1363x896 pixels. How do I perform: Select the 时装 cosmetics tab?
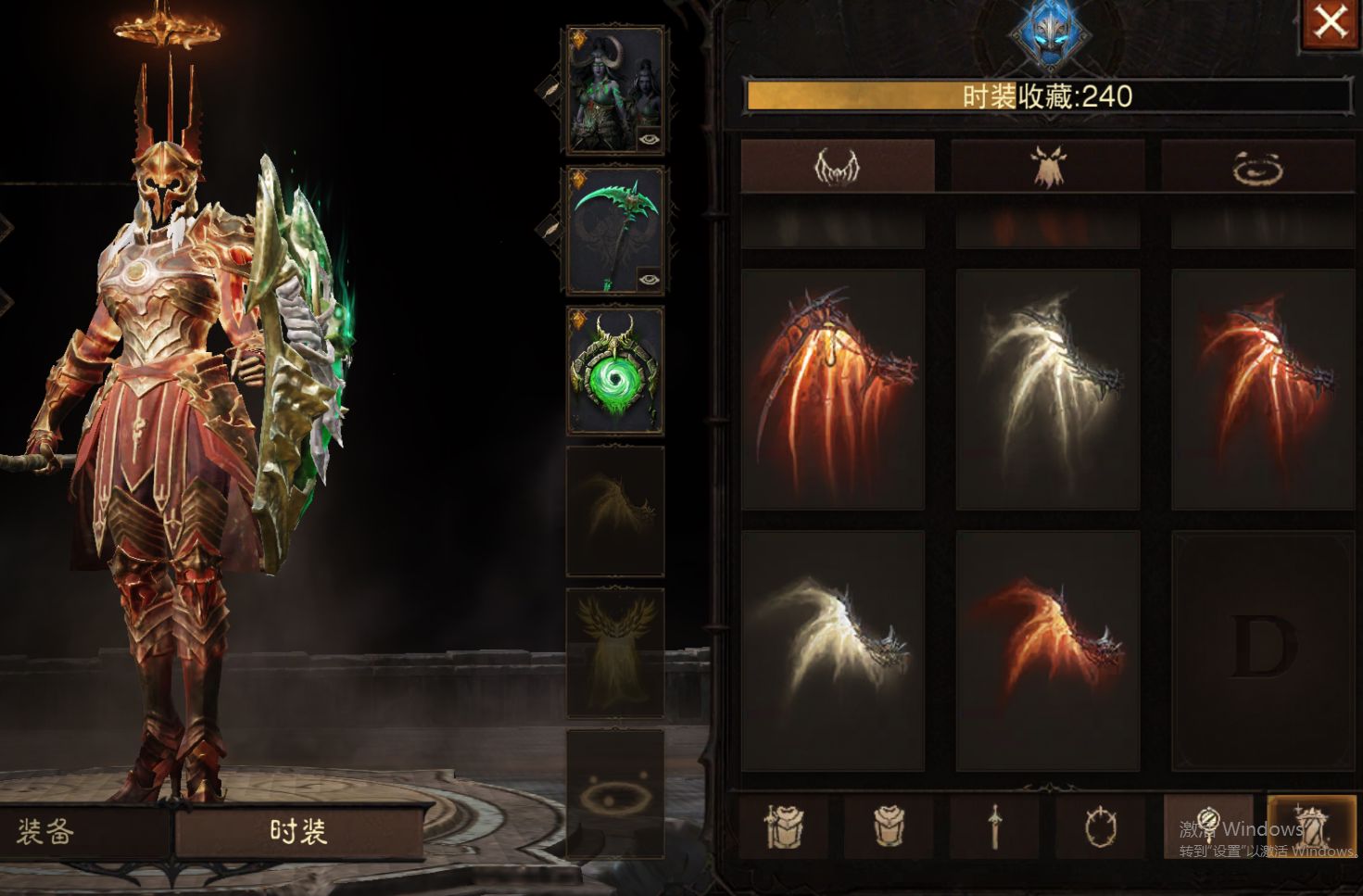click(298, 831)
